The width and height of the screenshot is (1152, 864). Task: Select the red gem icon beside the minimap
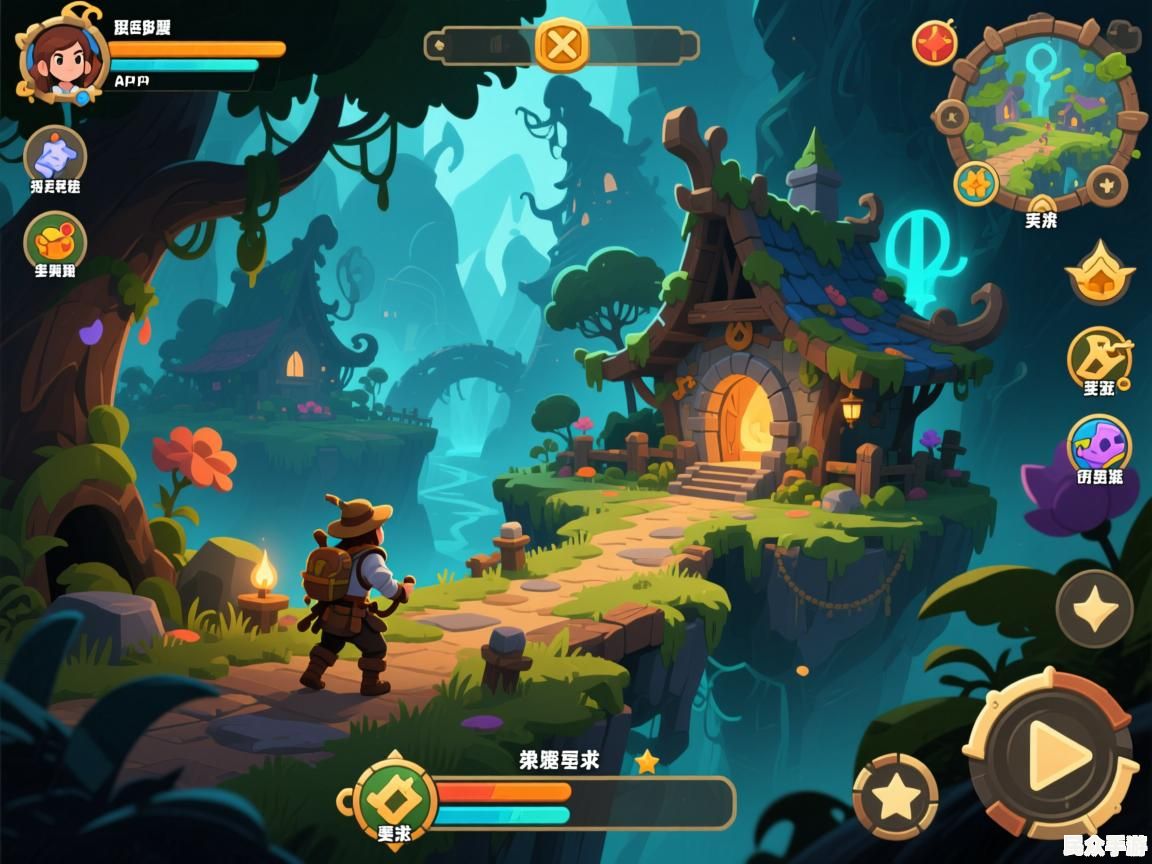pyautogui.click(x=935, y=44)
